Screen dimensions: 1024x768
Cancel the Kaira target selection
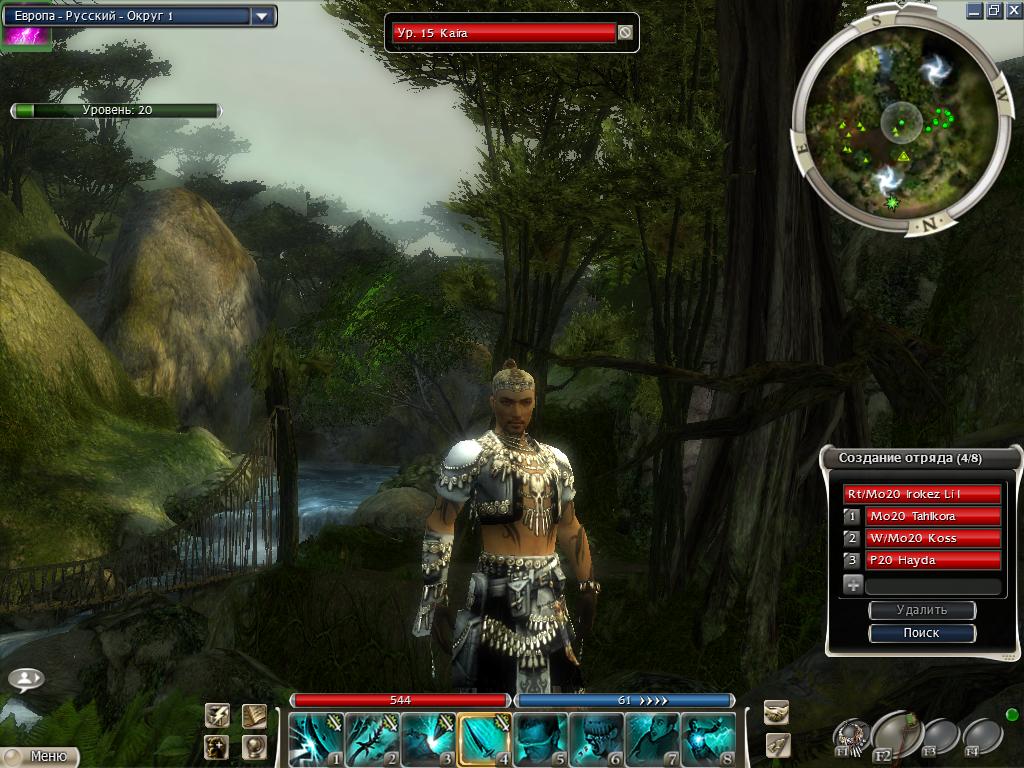[x=625, y=33]
